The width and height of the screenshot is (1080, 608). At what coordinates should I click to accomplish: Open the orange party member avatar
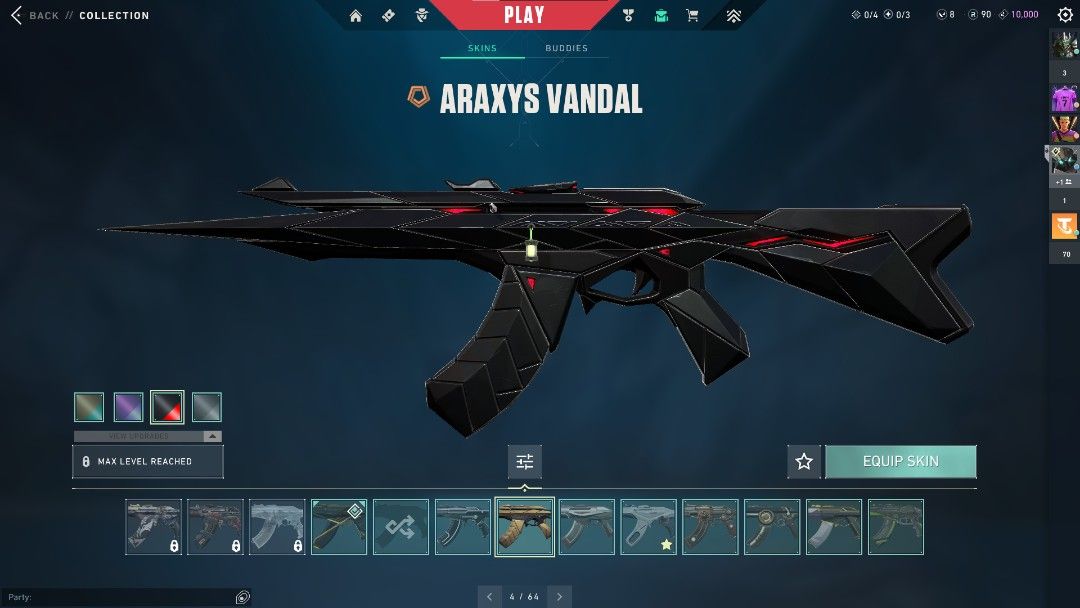(1064, 227)
